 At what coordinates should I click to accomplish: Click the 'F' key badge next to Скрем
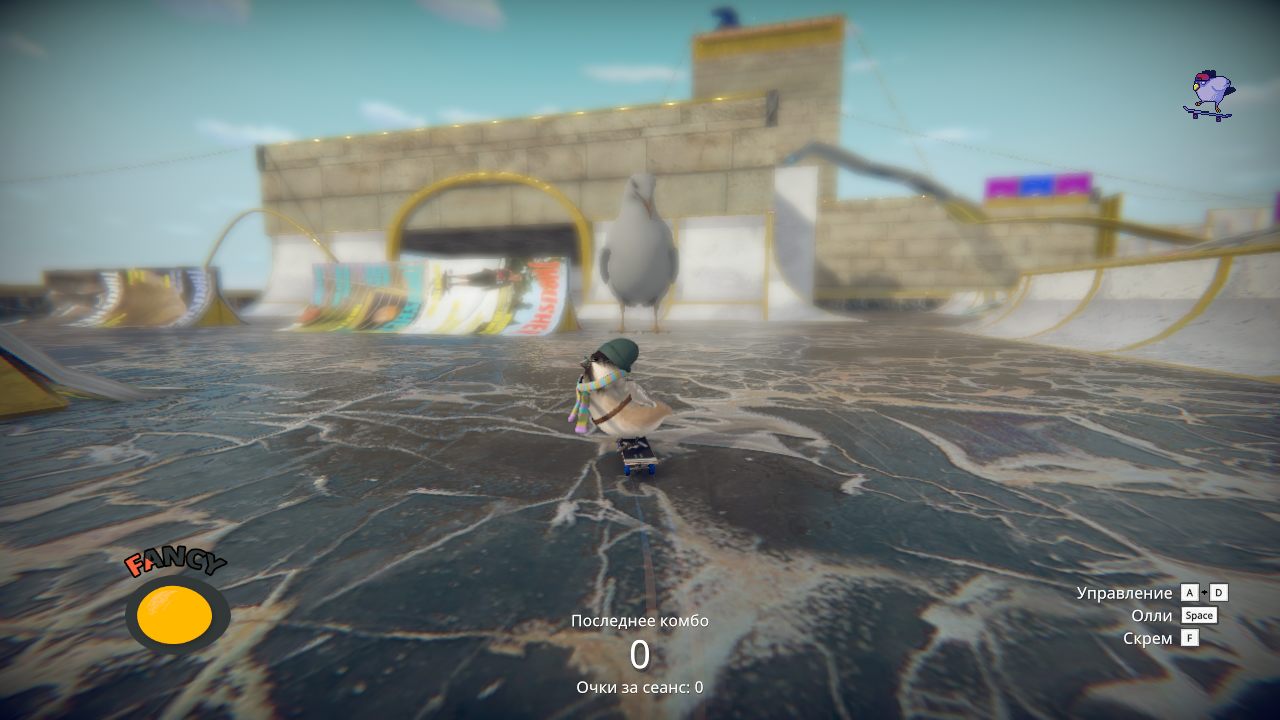[1191, 638]
